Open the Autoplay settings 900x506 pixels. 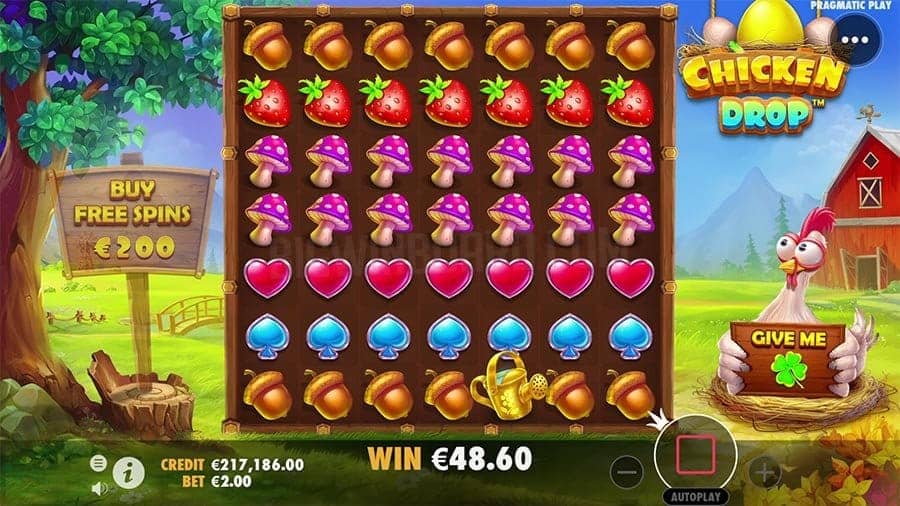(x=691, y=496)
